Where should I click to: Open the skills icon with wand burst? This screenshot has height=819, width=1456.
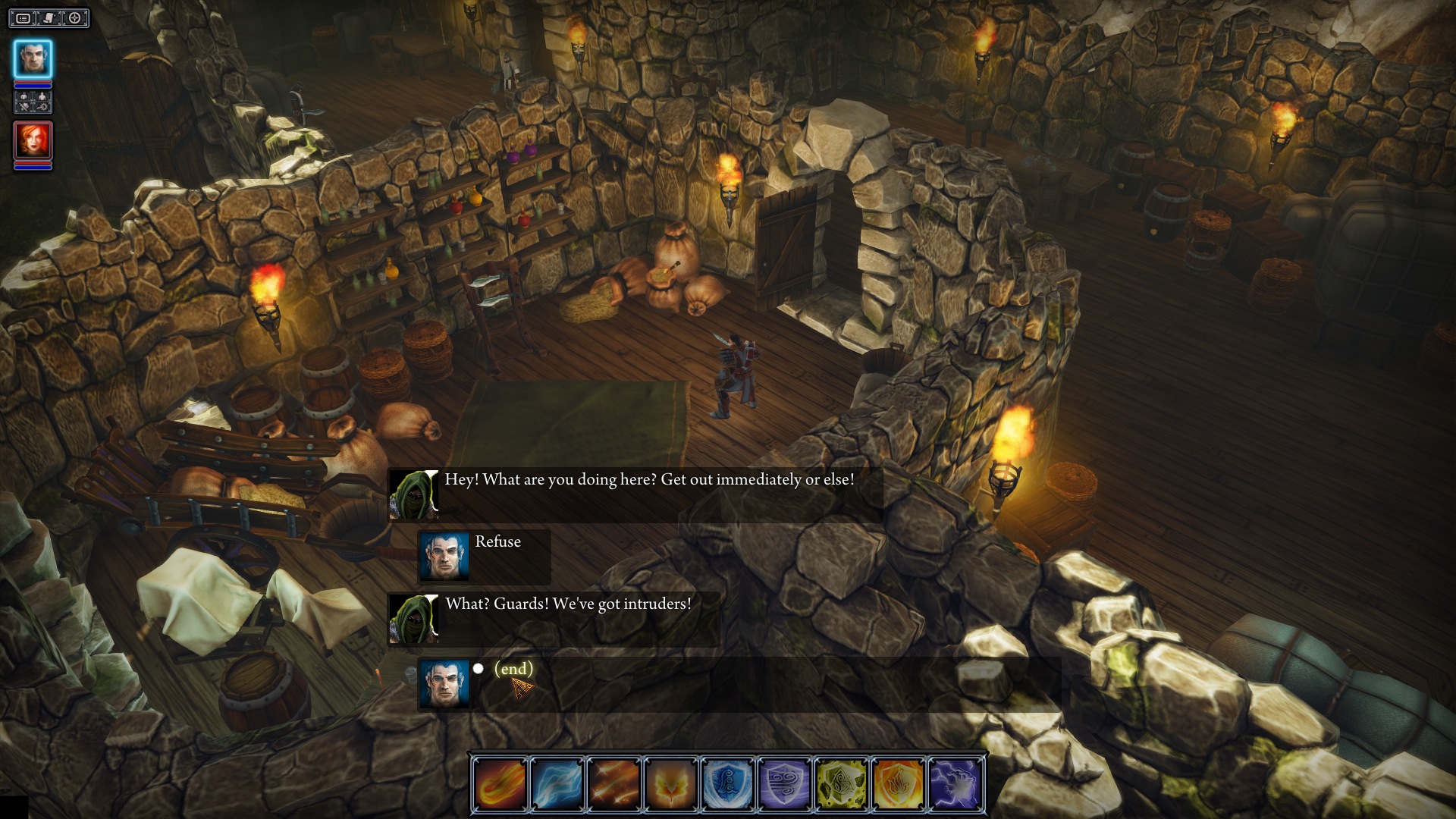(42, 108)
